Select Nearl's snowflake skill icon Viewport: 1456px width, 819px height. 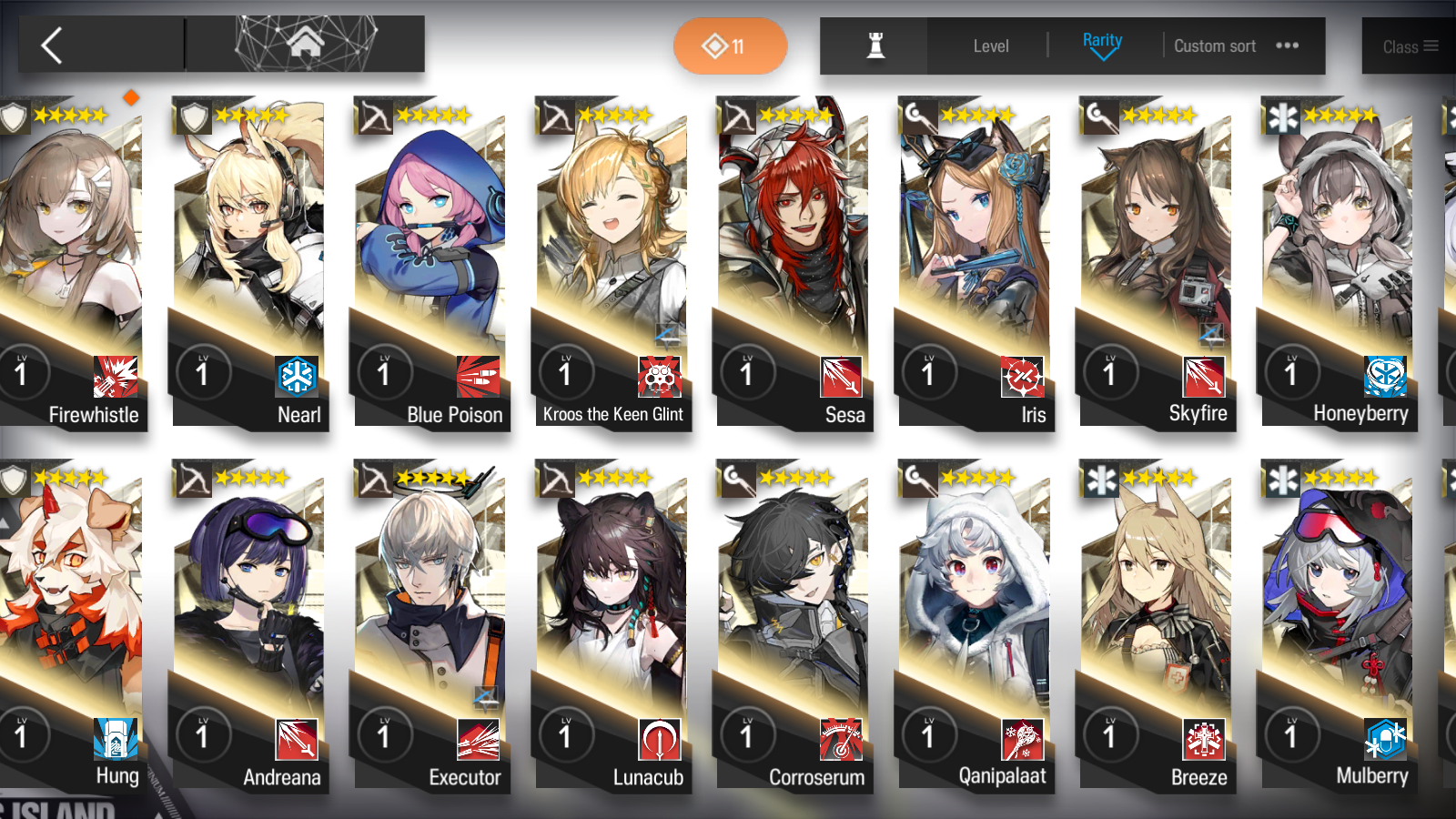tap(298, 376)
